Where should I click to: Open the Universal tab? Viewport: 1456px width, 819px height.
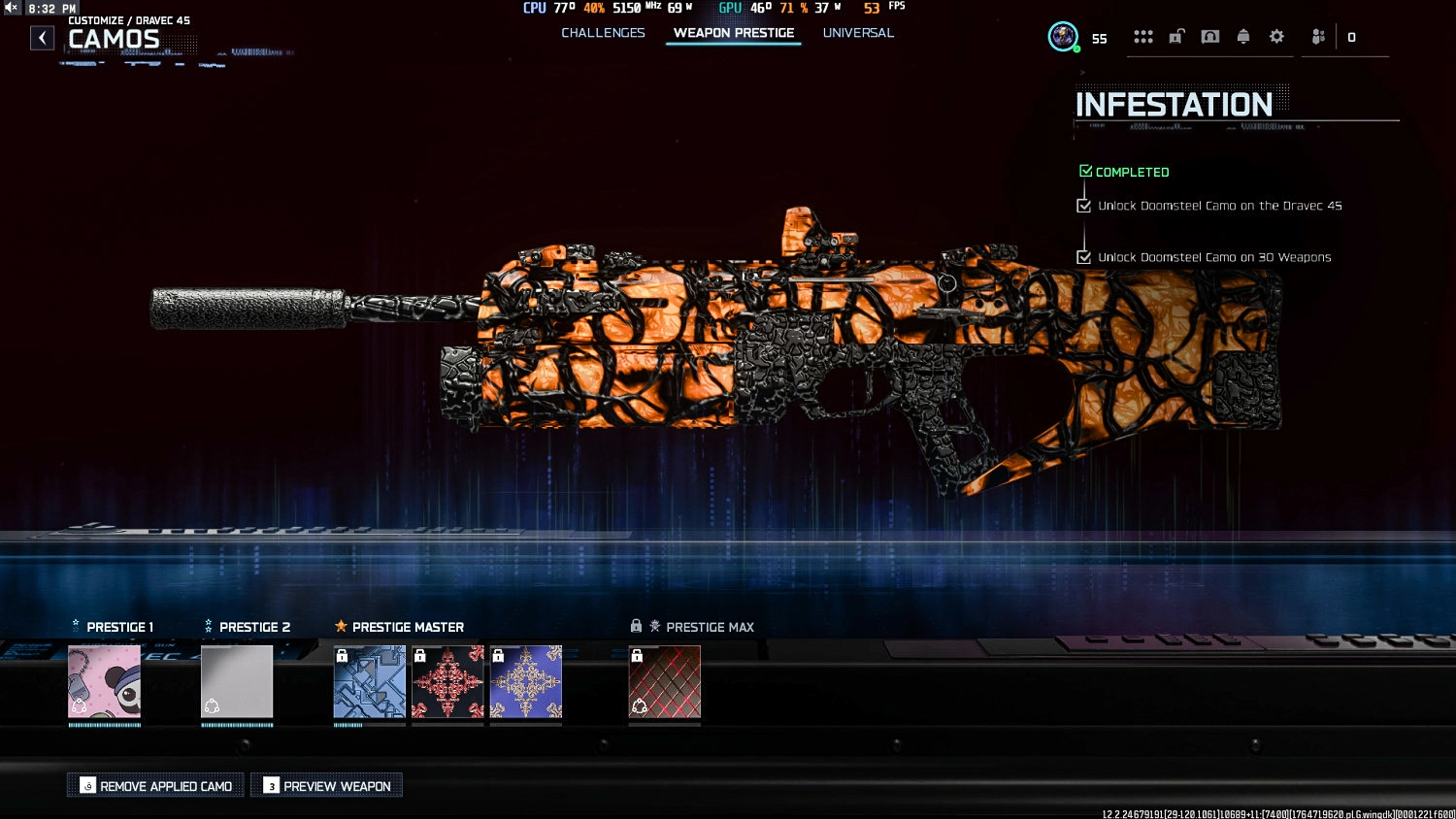pyautogui.click(x=858, y=32)
